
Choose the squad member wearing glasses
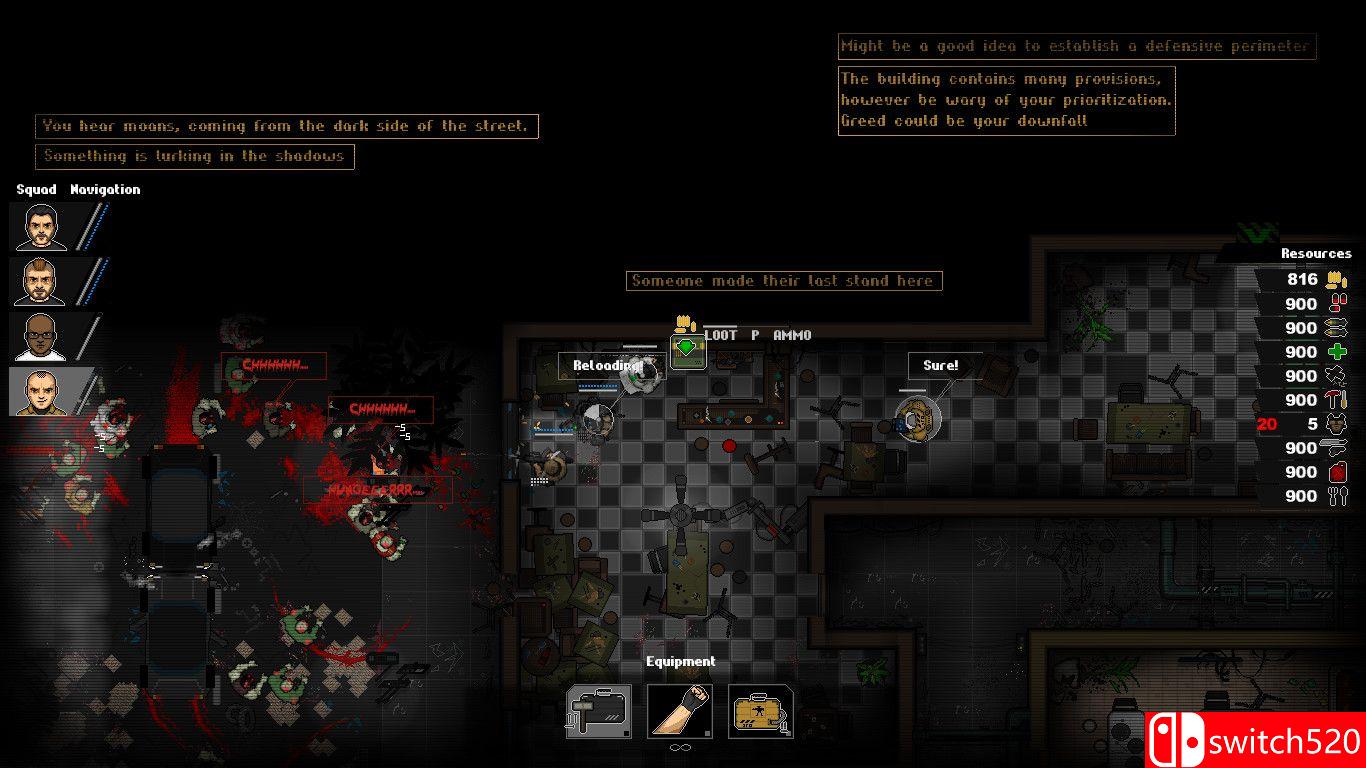[x=39, y=337]
